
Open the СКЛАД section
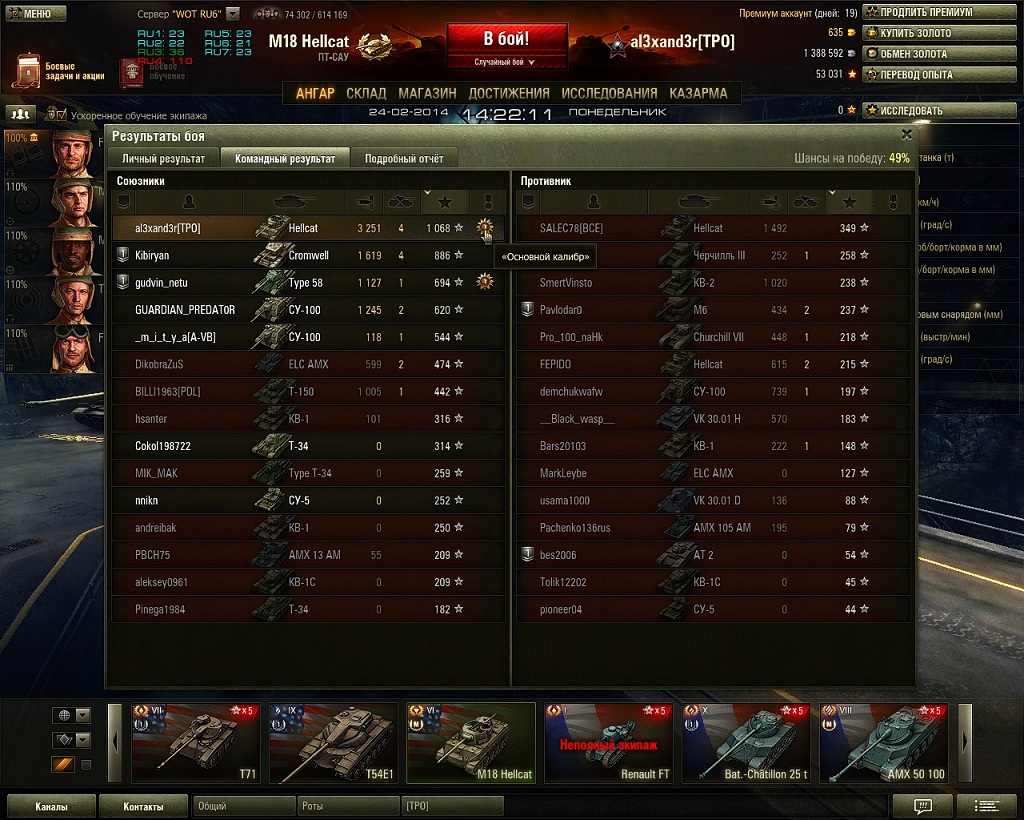[x=366, y=93]
